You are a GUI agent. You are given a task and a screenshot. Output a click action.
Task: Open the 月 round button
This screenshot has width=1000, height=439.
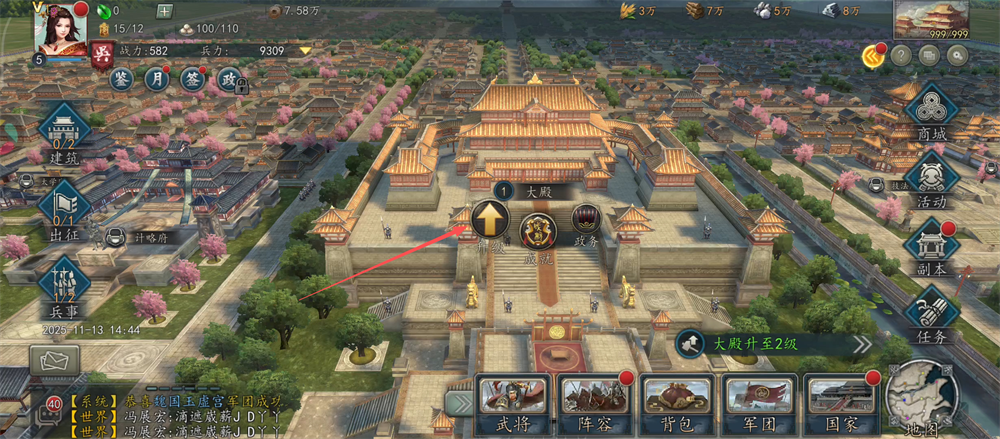point(157,78)
